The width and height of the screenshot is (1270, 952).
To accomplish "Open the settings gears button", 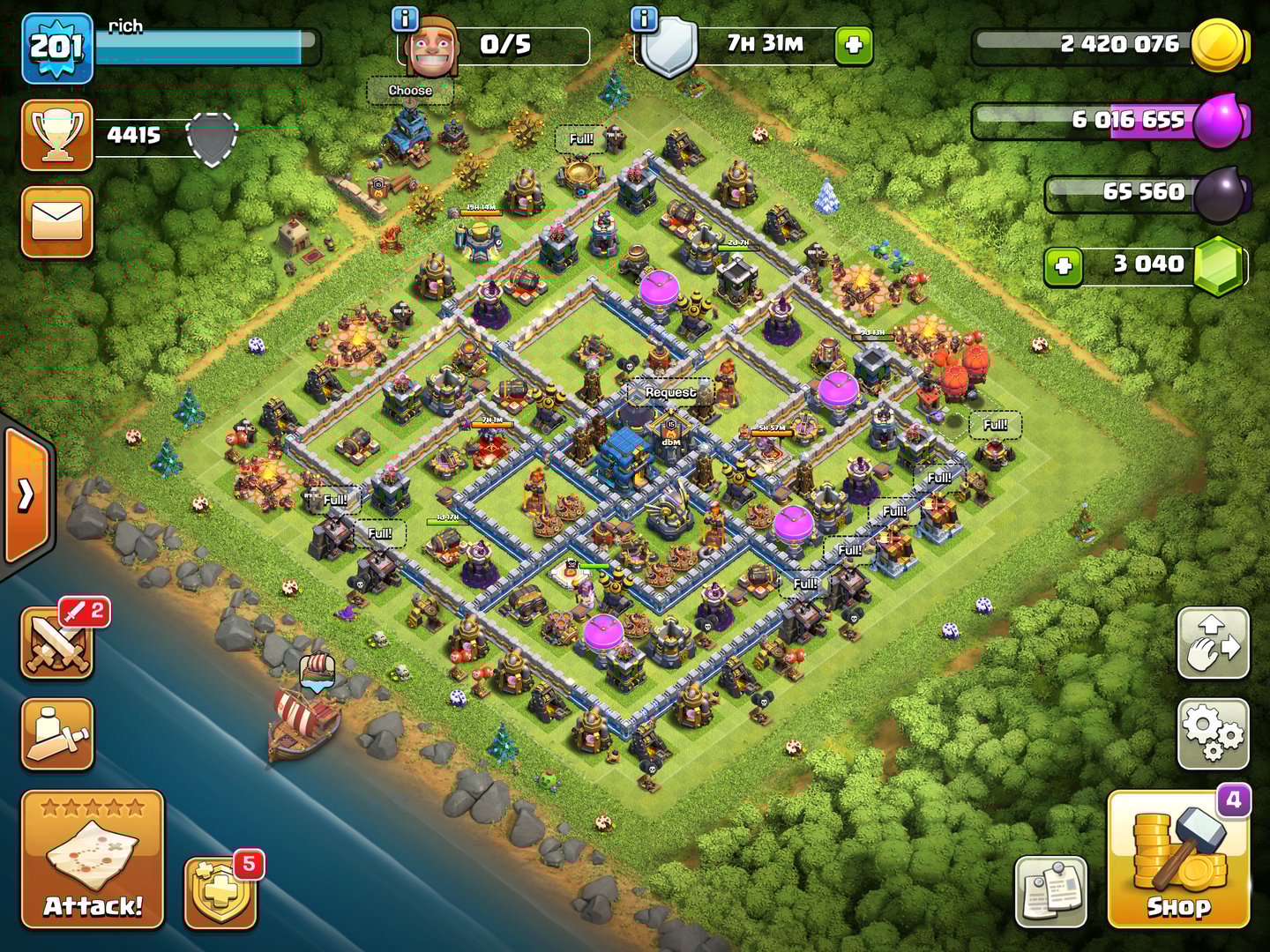I will [1214, 734].
